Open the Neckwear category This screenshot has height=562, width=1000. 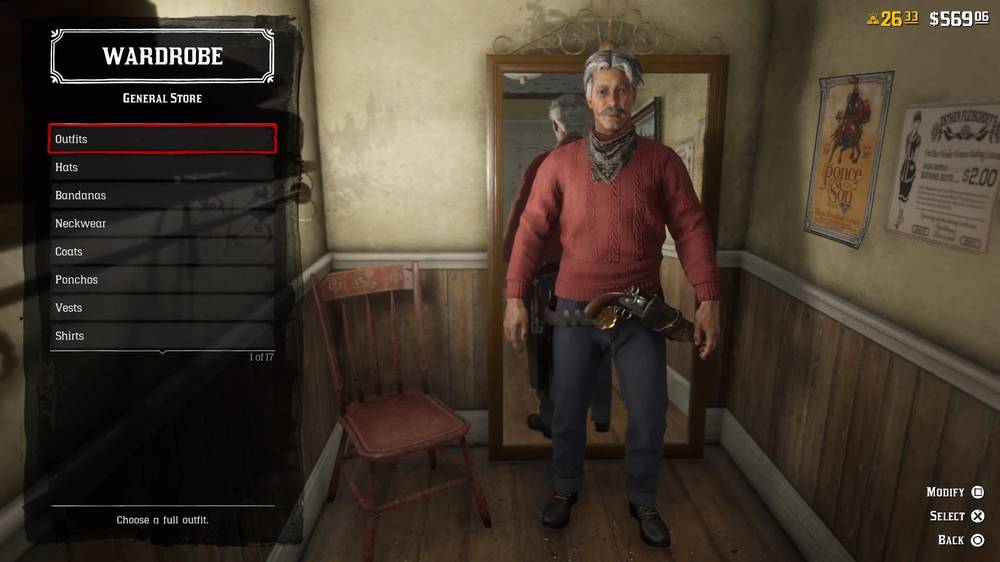162,223
